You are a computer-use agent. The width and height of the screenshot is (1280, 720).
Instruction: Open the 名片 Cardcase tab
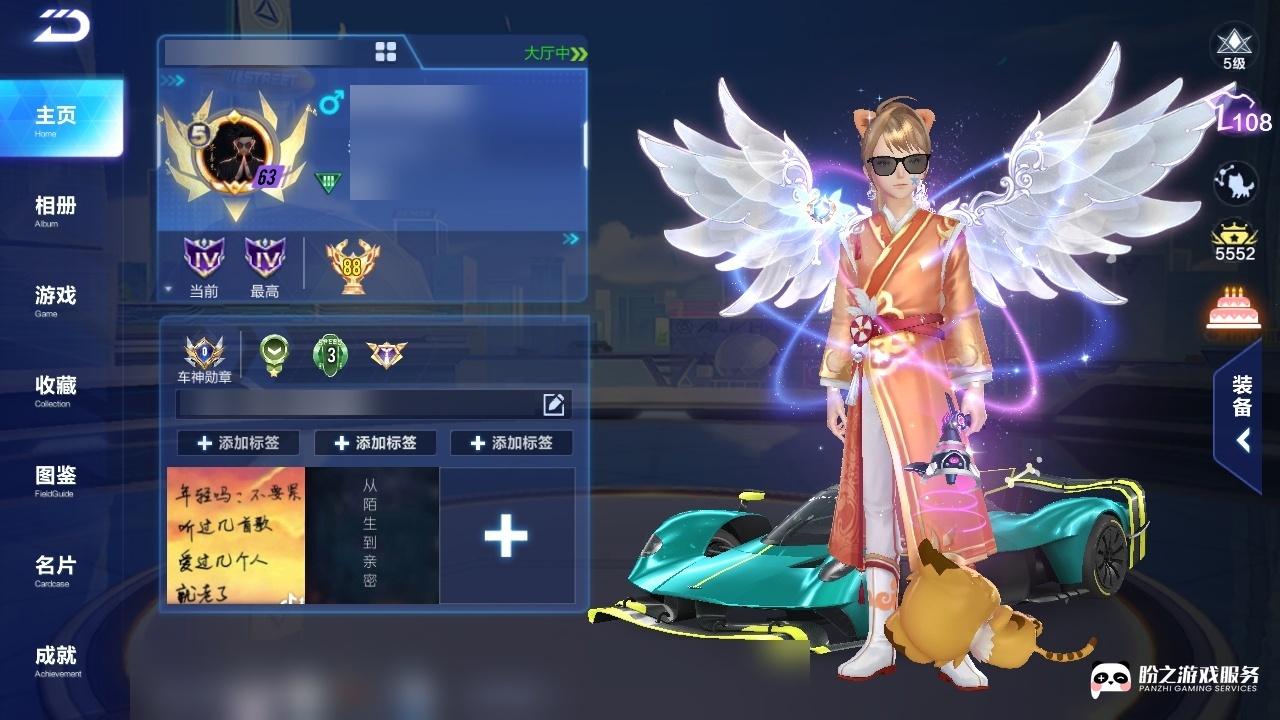coord(56,568)
